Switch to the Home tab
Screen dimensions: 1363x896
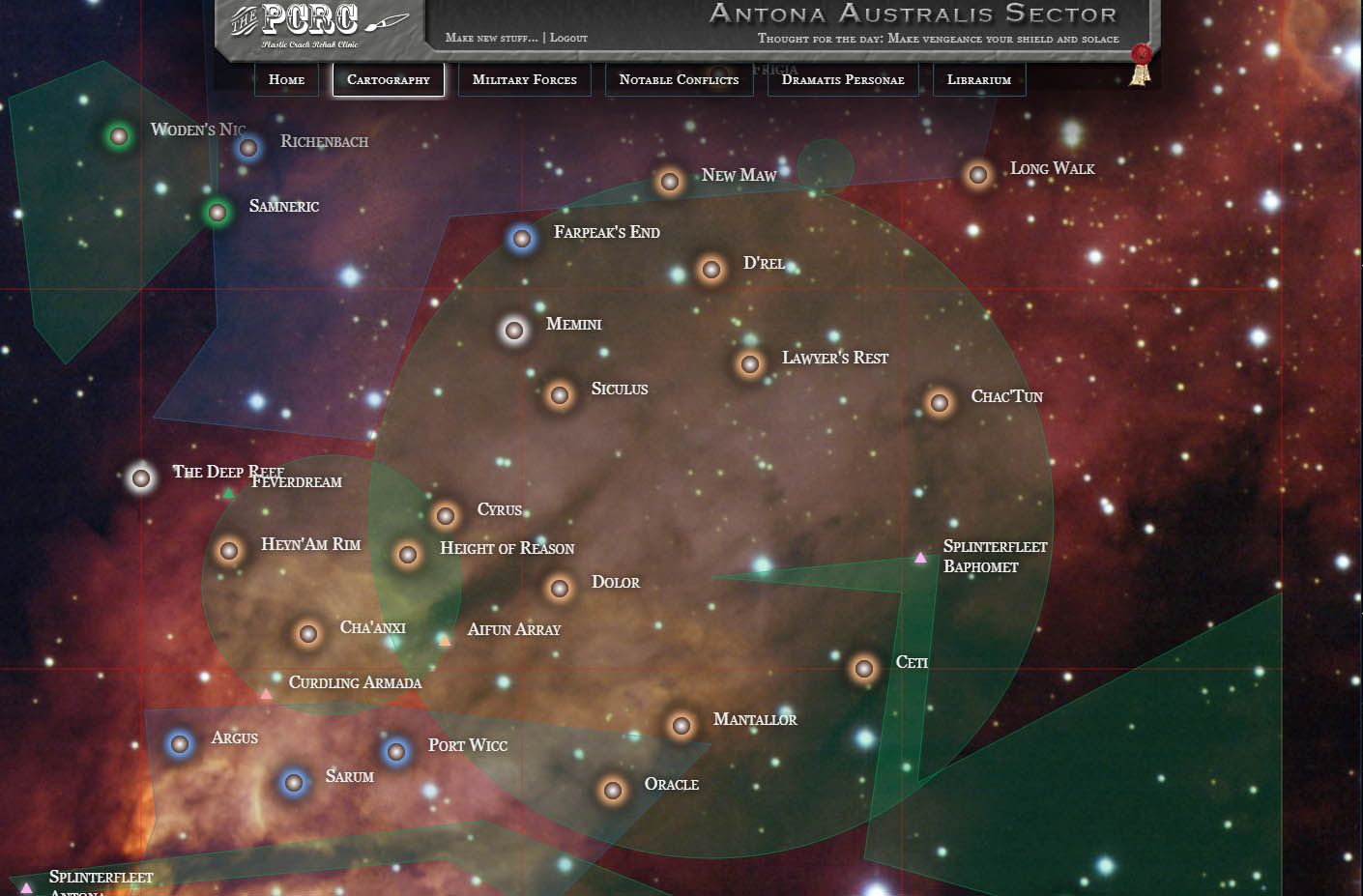[x=285, y=79]
